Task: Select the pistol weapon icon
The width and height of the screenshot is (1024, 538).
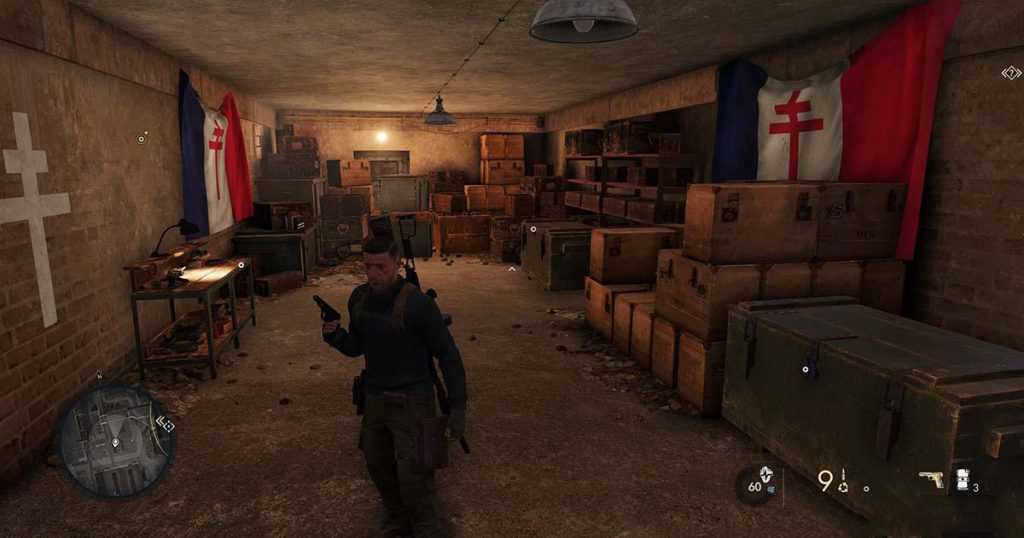Action: point(931,480)
